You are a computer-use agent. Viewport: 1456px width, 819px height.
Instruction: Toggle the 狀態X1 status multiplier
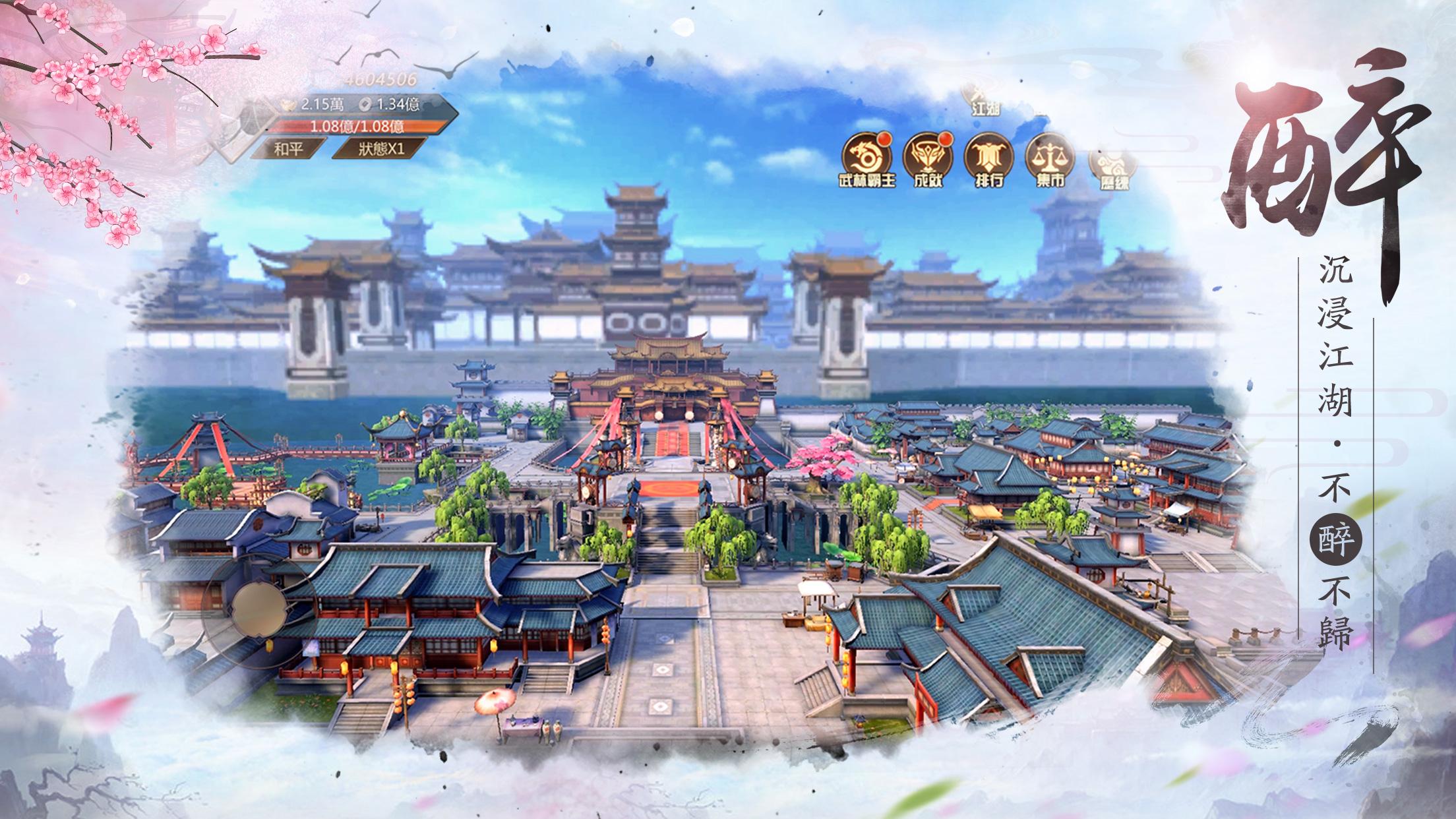click(382, 149)
